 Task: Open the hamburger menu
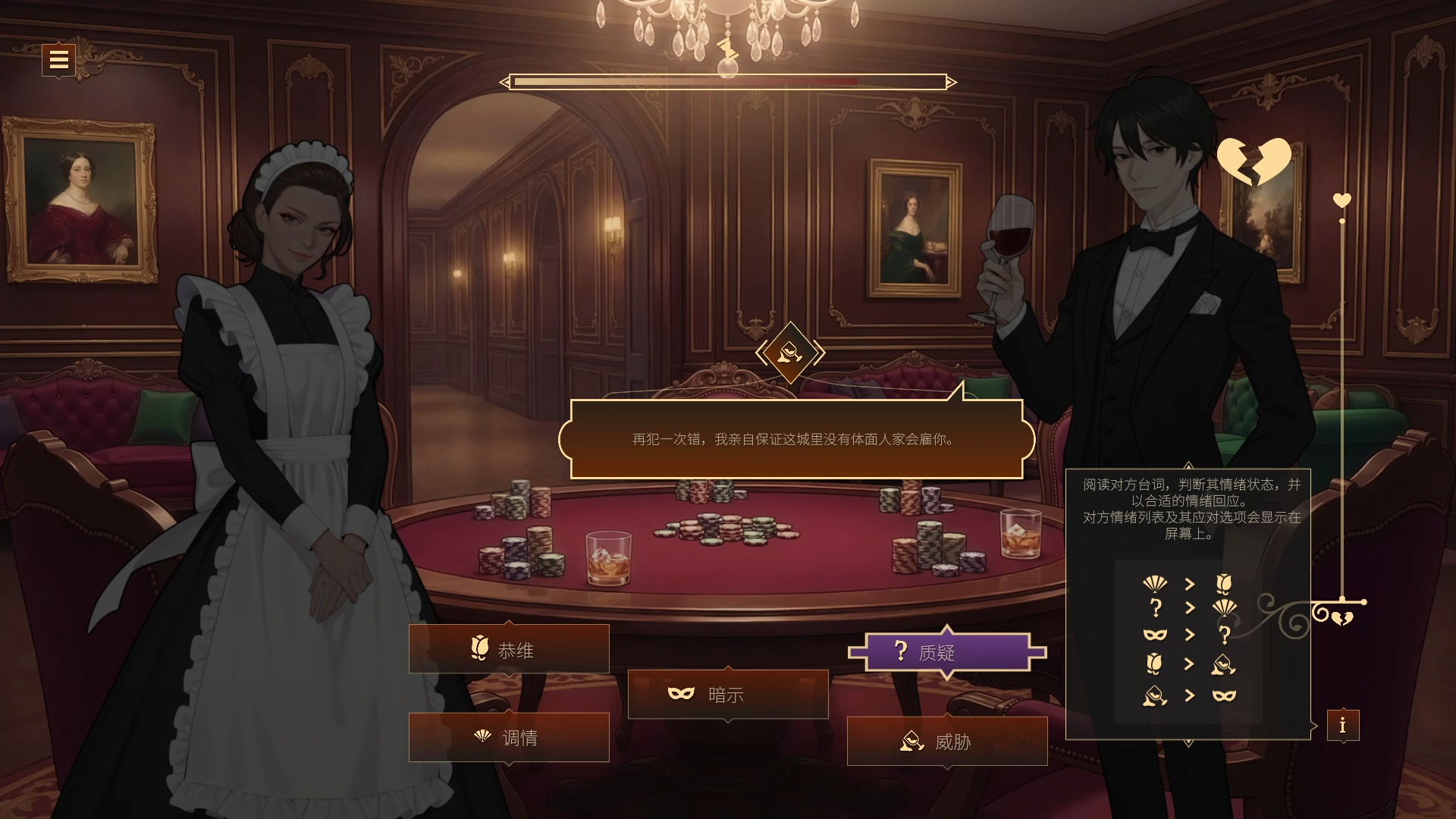(x=58, y=59)
